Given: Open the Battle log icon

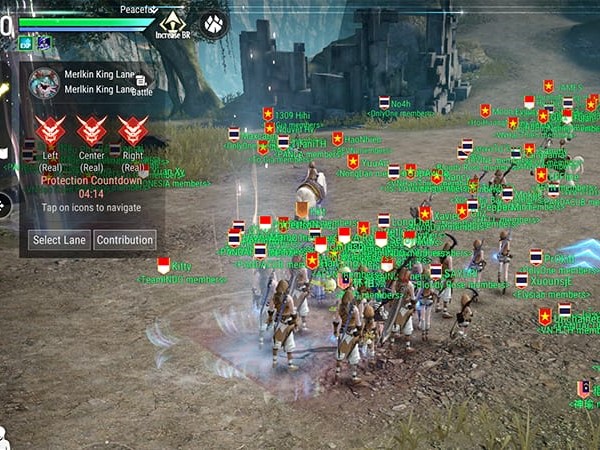Looking at the screenshot, I should 142,84.
